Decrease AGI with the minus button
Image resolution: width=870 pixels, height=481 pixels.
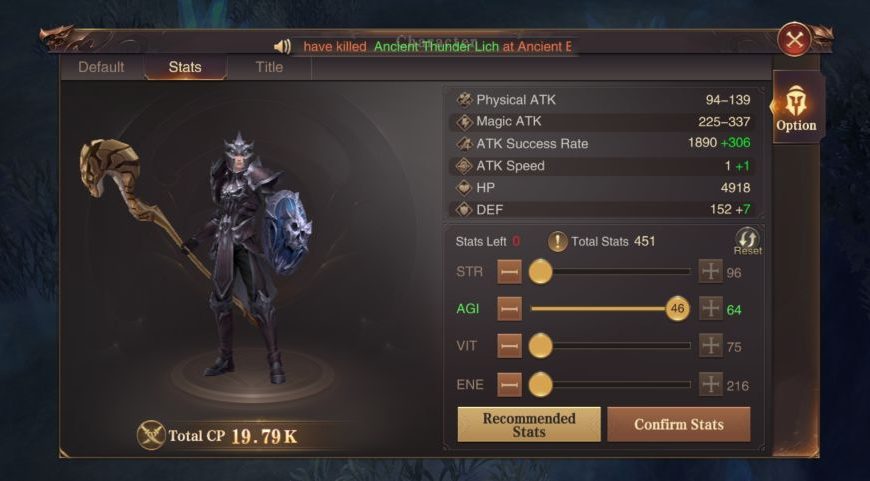point(510,309)
